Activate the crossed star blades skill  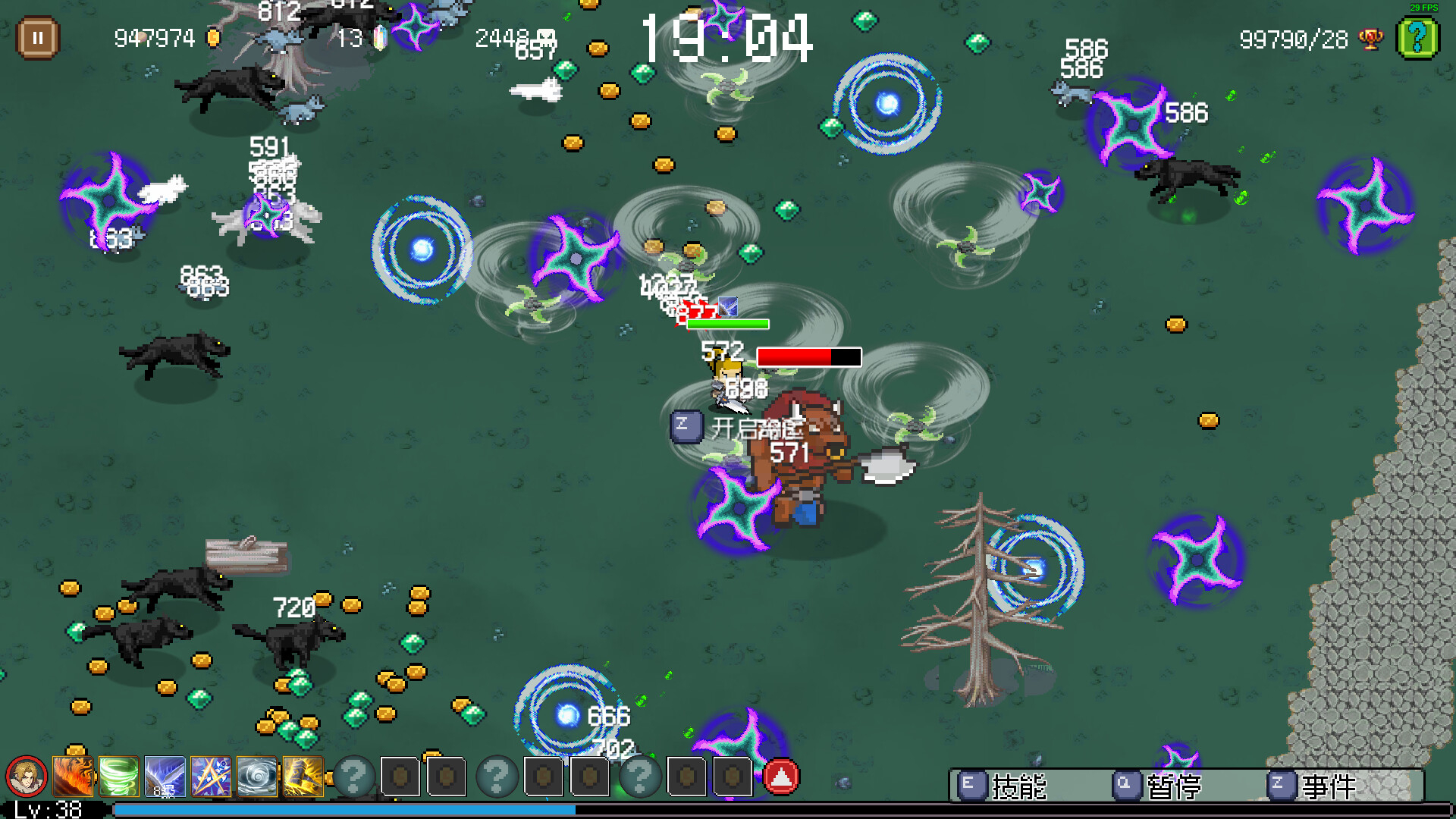pyautogui.click(x=211, y=777)
